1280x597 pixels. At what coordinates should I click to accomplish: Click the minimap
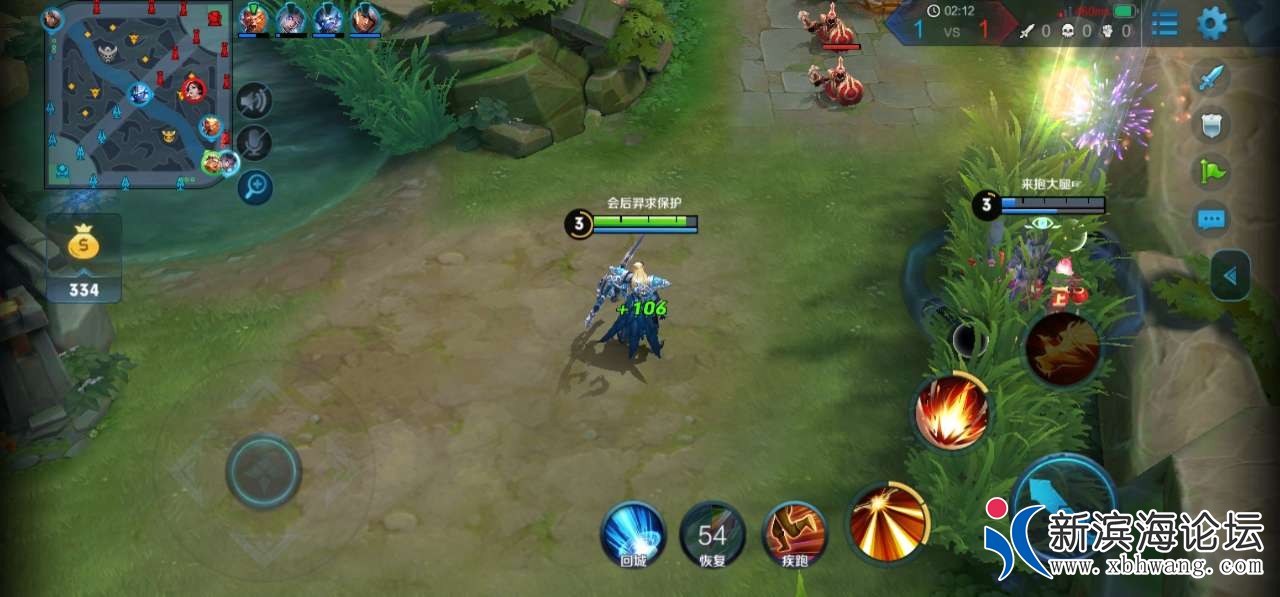point(138,95)
